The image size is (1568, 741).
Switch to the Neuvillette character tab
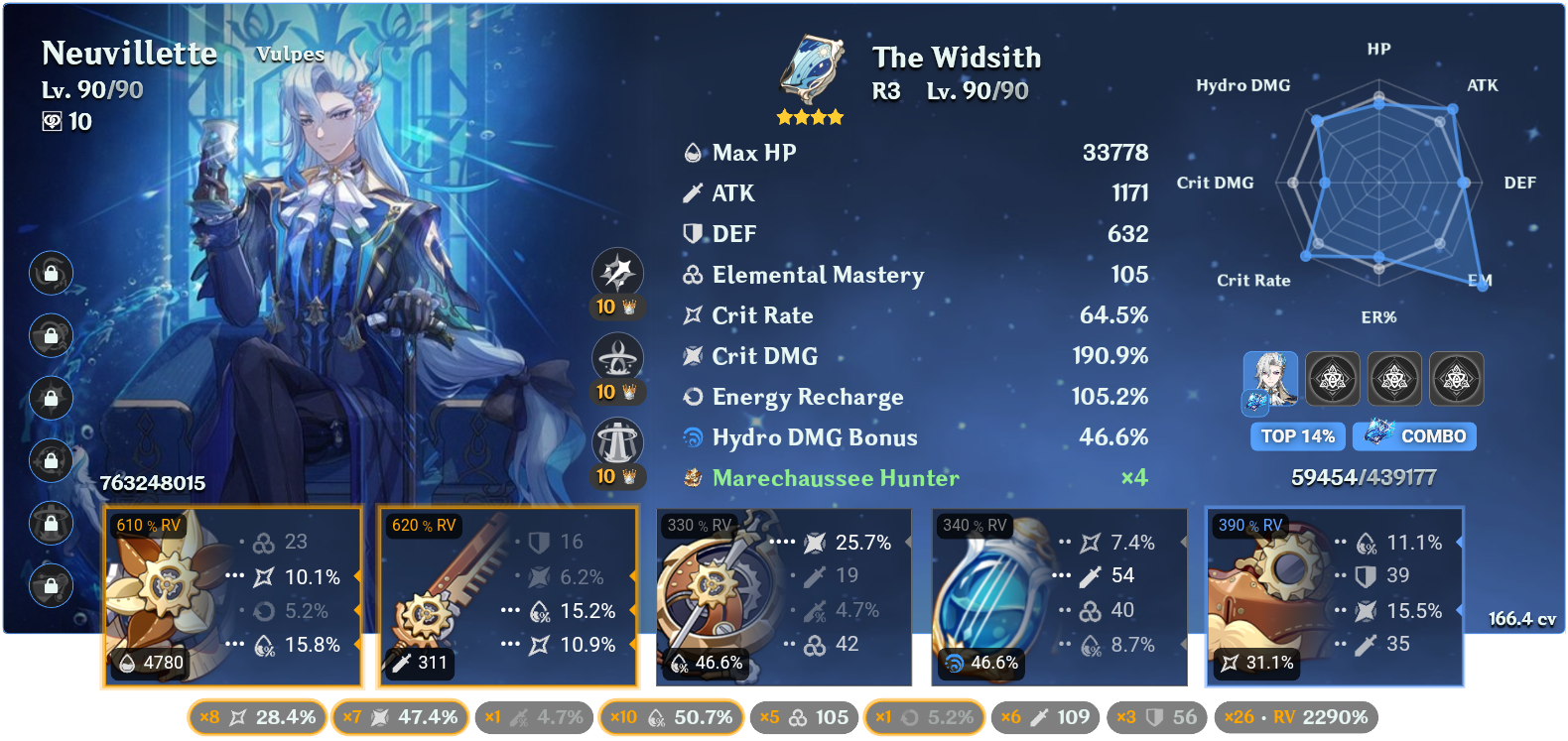1271,378
